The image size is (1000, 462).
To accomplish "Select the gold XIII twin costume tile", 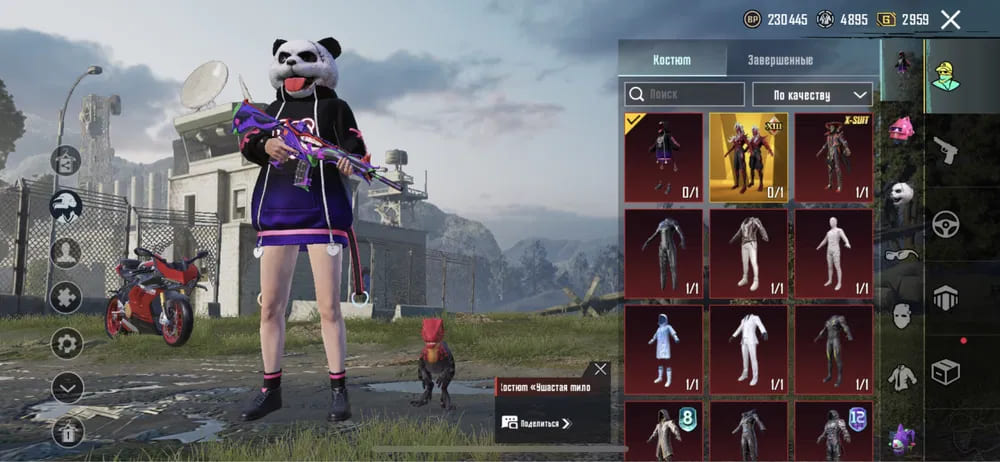I will point(749,157).
